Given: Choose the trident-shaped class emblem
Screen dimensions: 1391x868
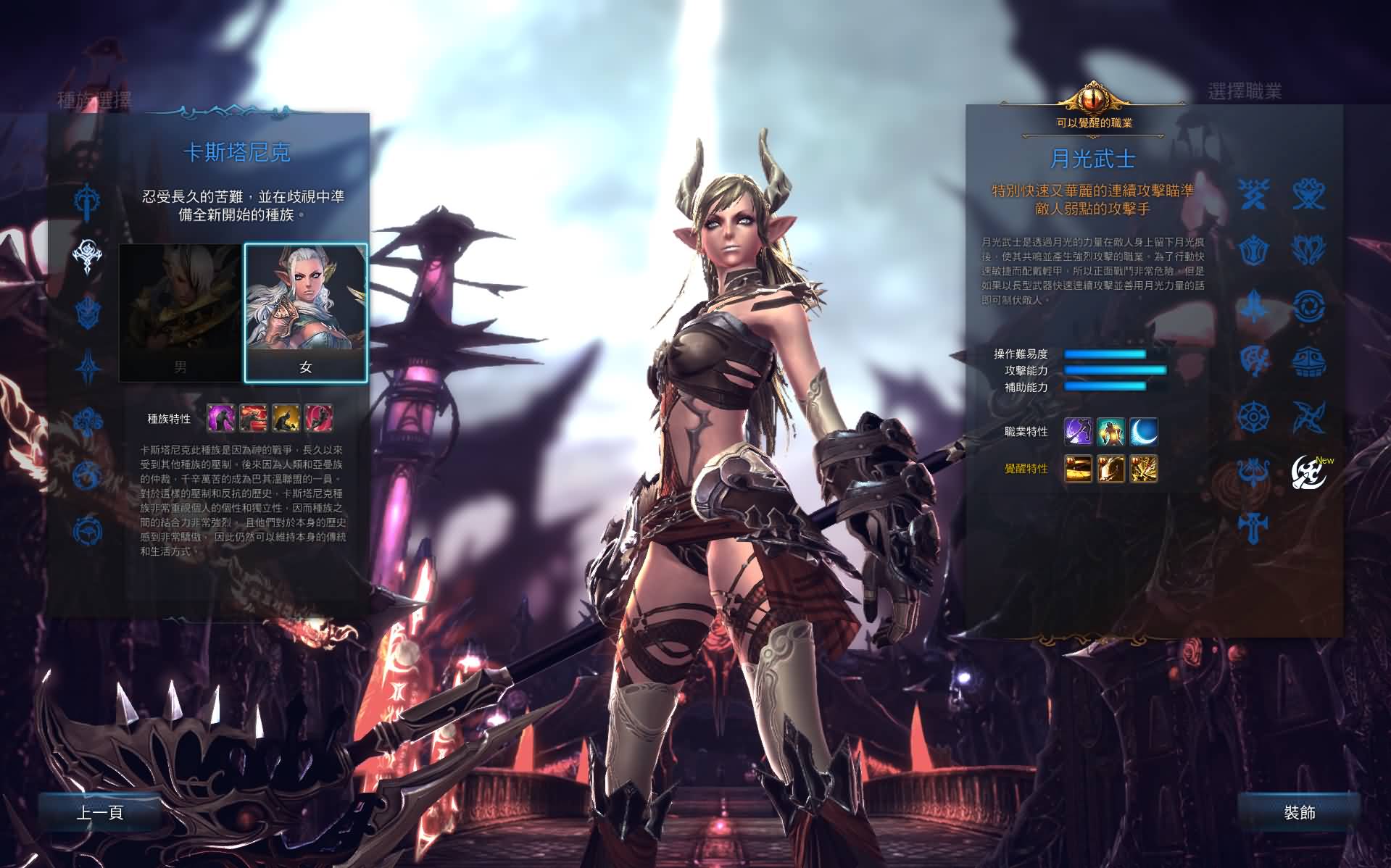Looking at the screenshot, I should [x=1253, y=472].
